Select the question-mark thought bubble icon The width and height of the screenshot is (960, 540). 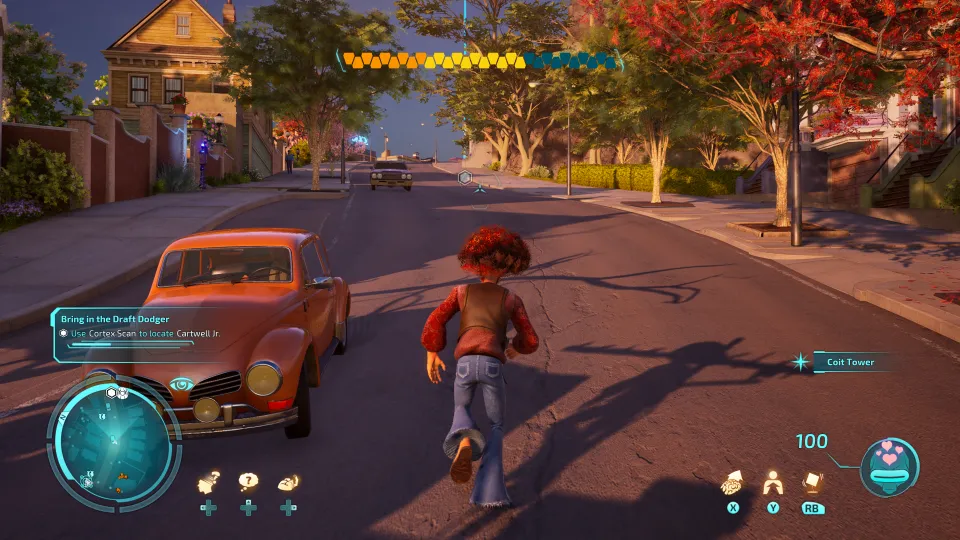coord(247,482)
